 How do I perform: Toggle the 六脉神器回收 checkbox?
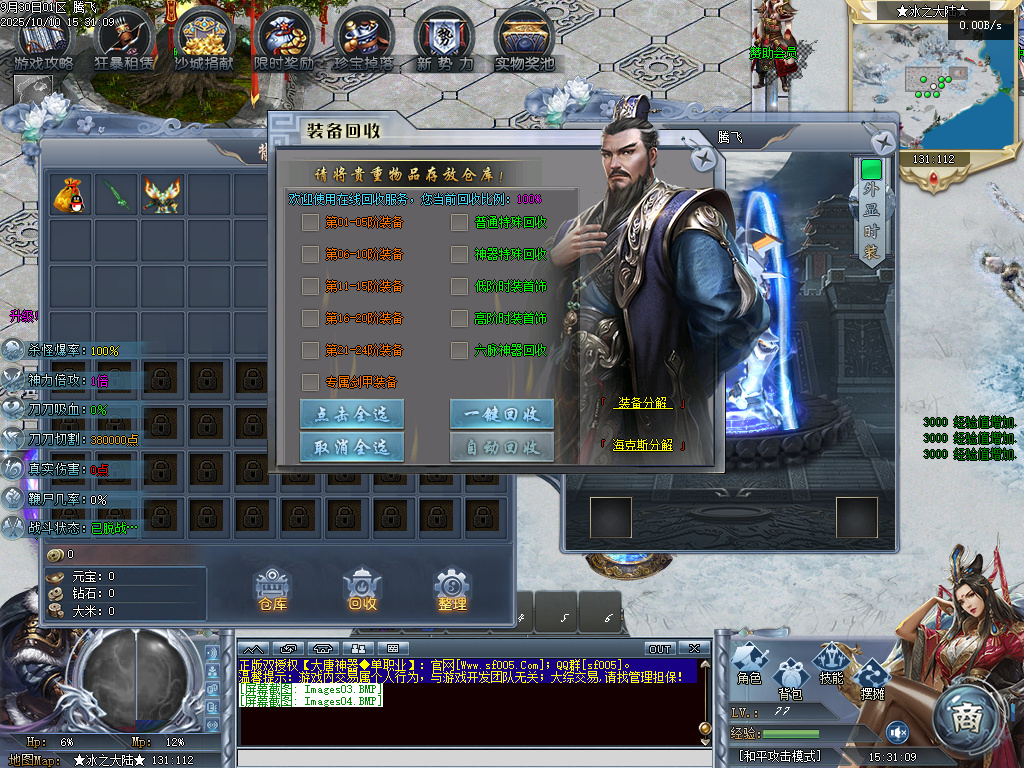[459, 350]
